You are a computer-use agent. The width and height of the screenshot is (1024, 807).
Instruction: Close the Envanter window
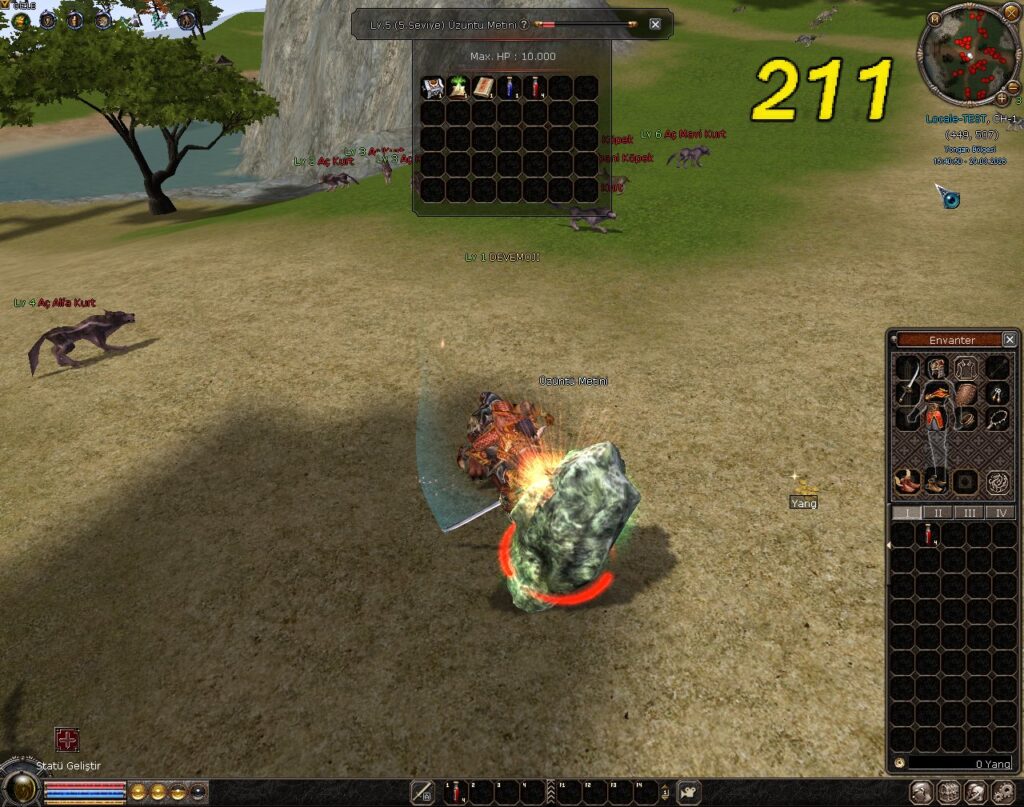(1009, 340)
